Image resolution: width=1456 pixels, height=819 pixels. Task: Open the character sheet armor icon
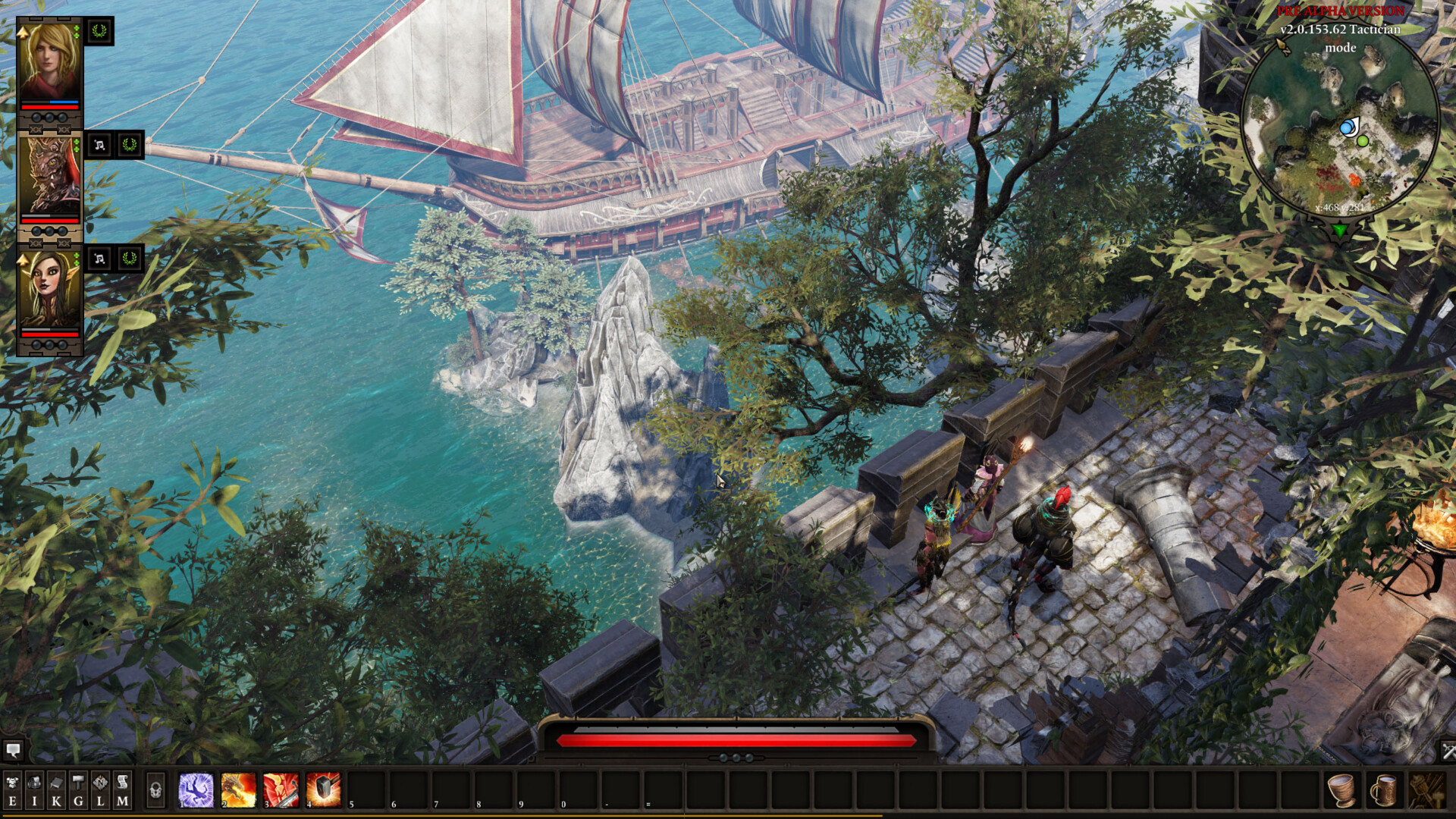13,782
